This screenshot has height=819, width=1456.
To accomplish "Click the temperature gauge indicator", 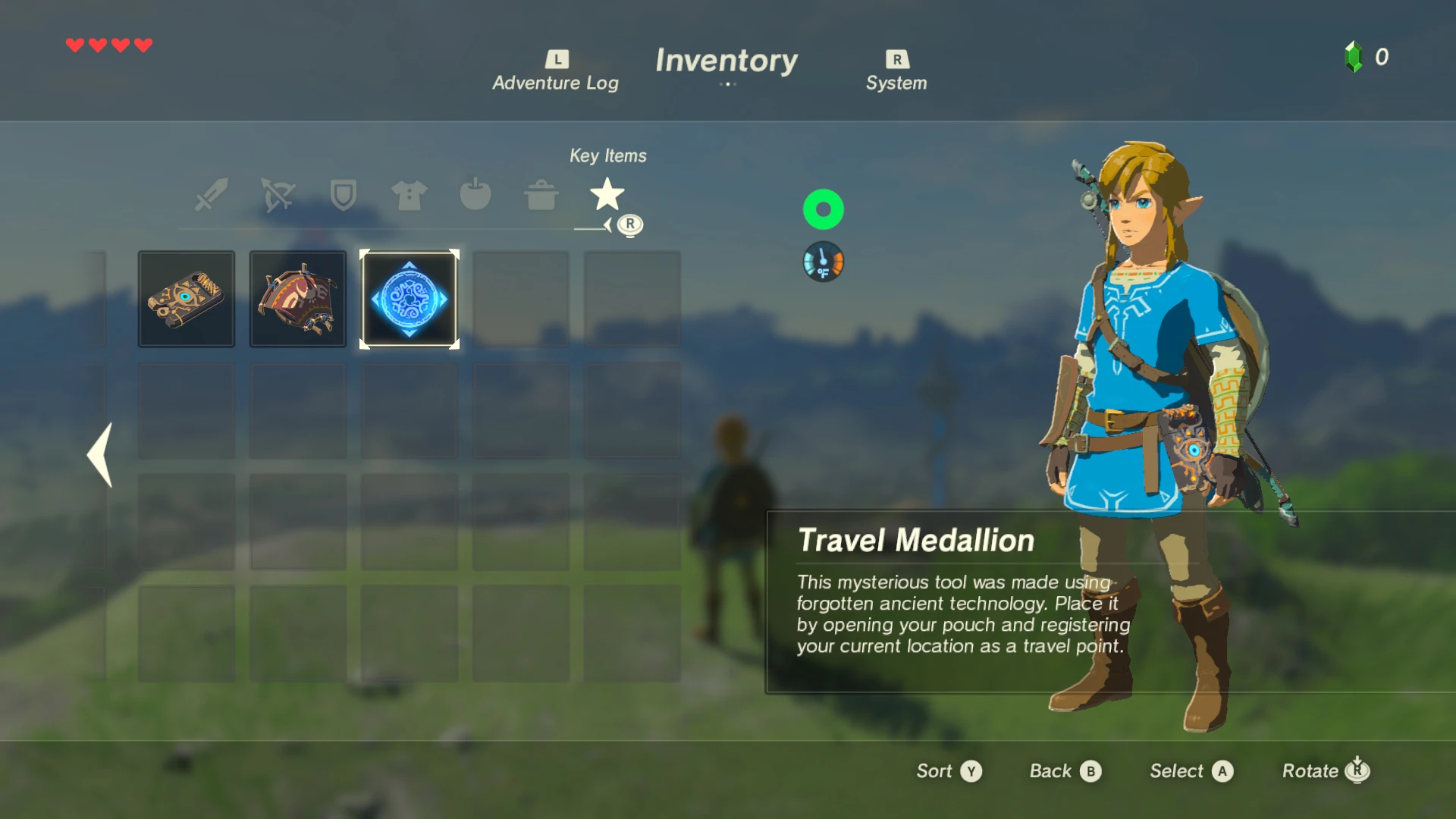I will (x=823, y=261).
